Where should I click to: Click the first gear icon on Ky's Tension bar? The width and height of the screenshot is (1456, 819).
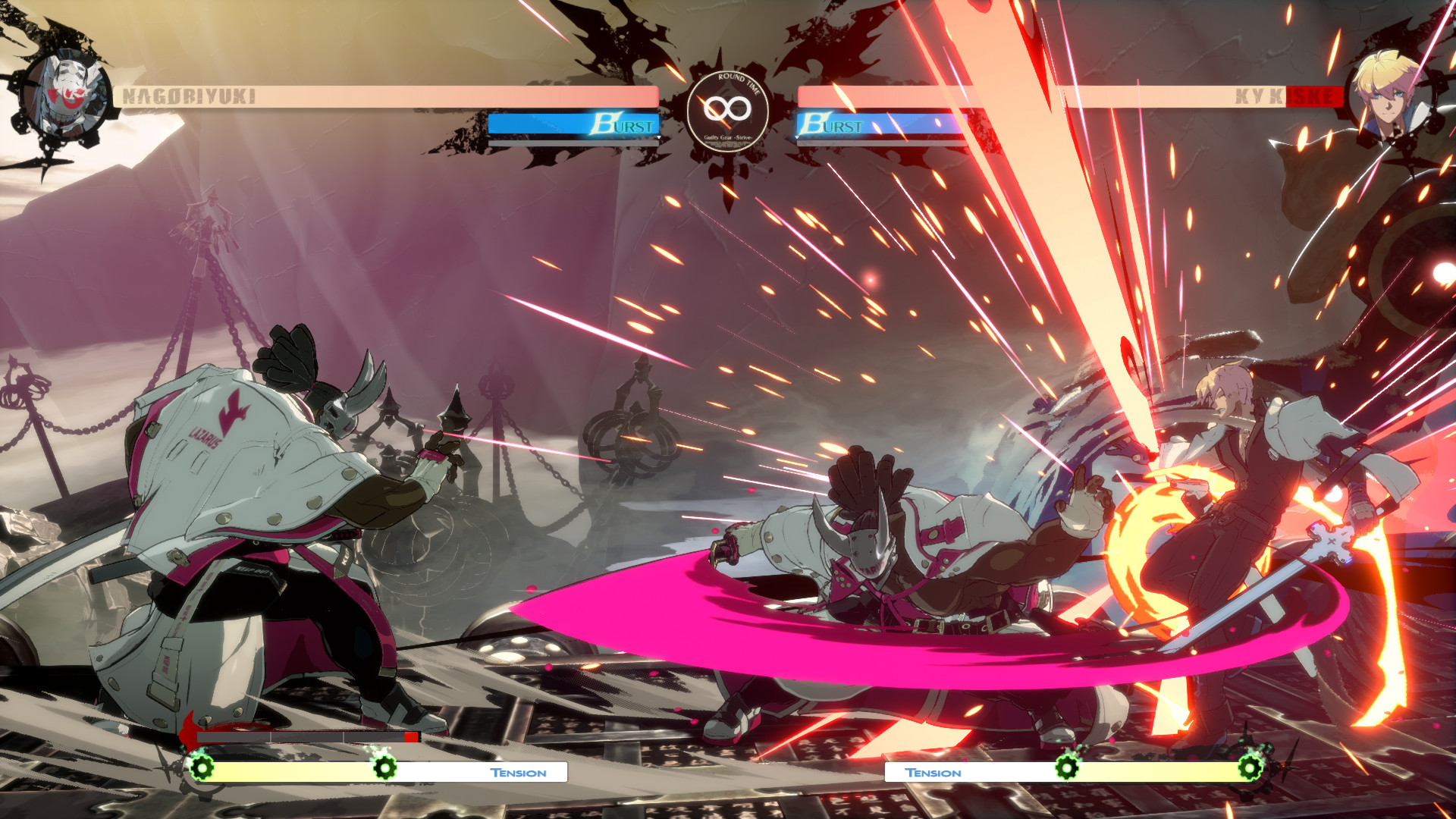tap(1068, 768)
